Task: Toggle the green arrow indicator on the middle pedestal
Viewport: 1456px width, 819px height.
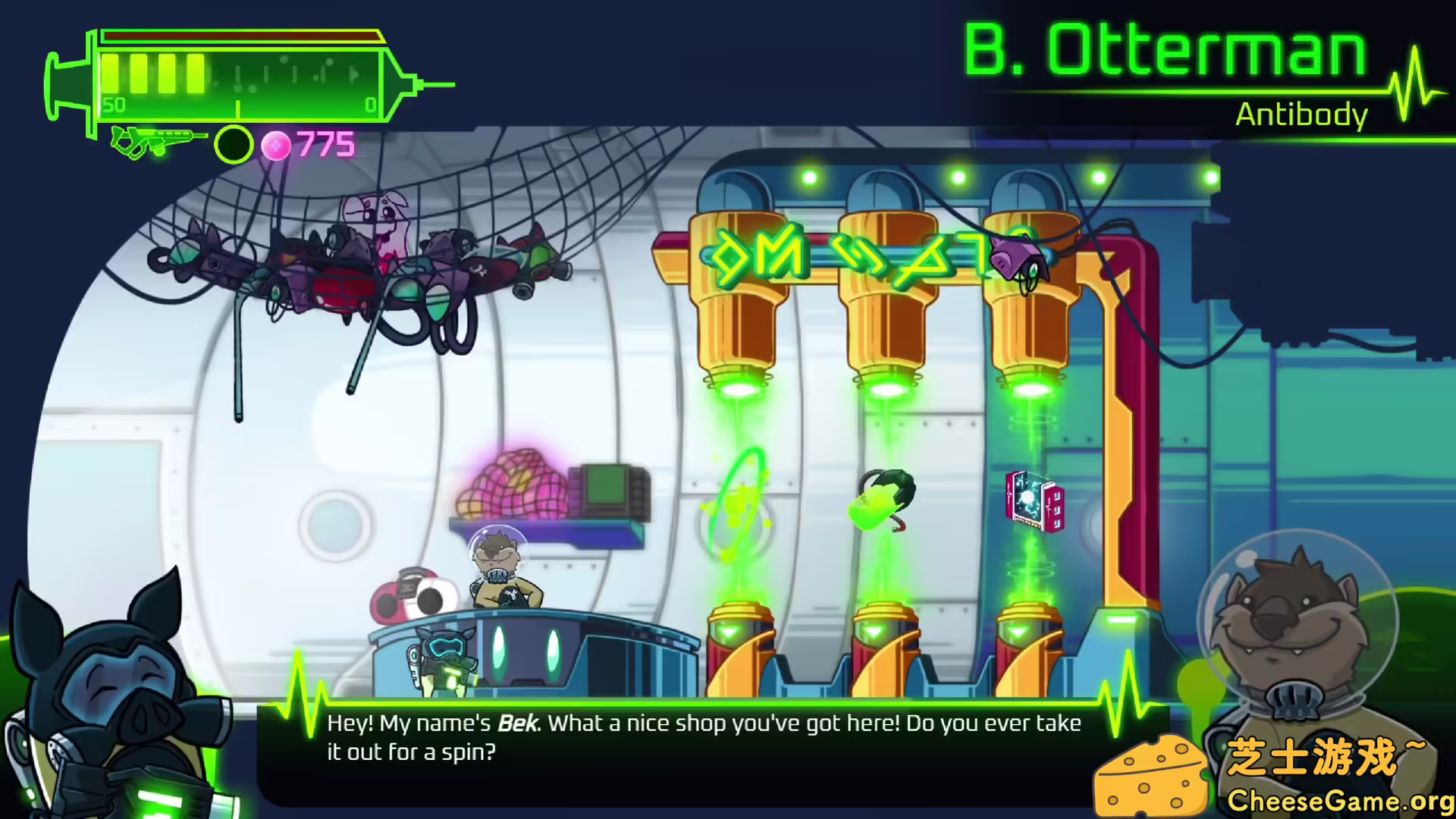Action: [x=874, y=629]
